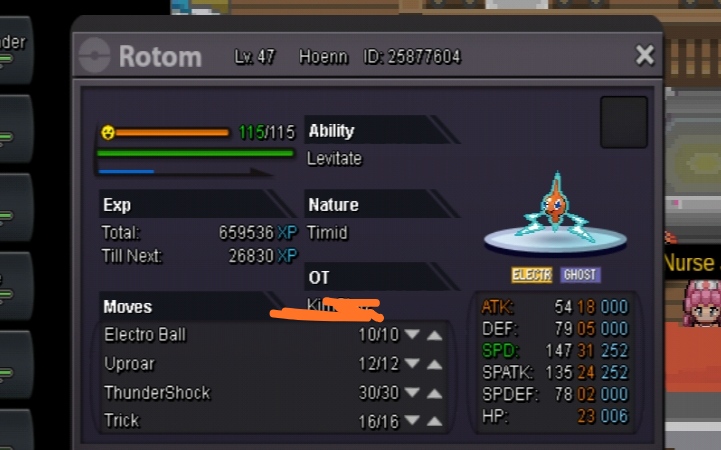Click the Timid nature entry
721x450 pixels.
tap(328, 233)
